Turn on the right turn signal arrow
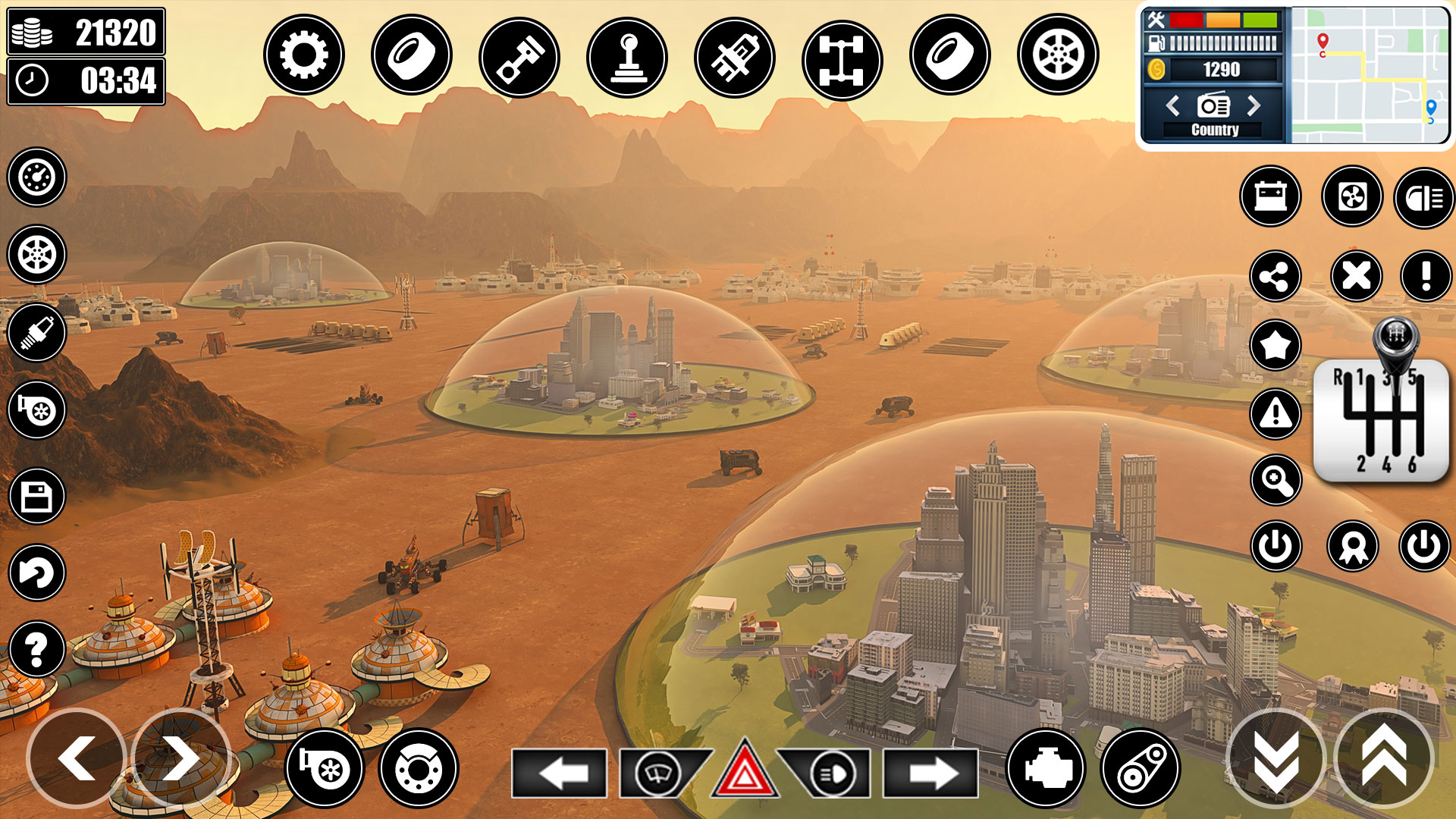This screenshot has width=1456, height=819. (x=930, y=773)
